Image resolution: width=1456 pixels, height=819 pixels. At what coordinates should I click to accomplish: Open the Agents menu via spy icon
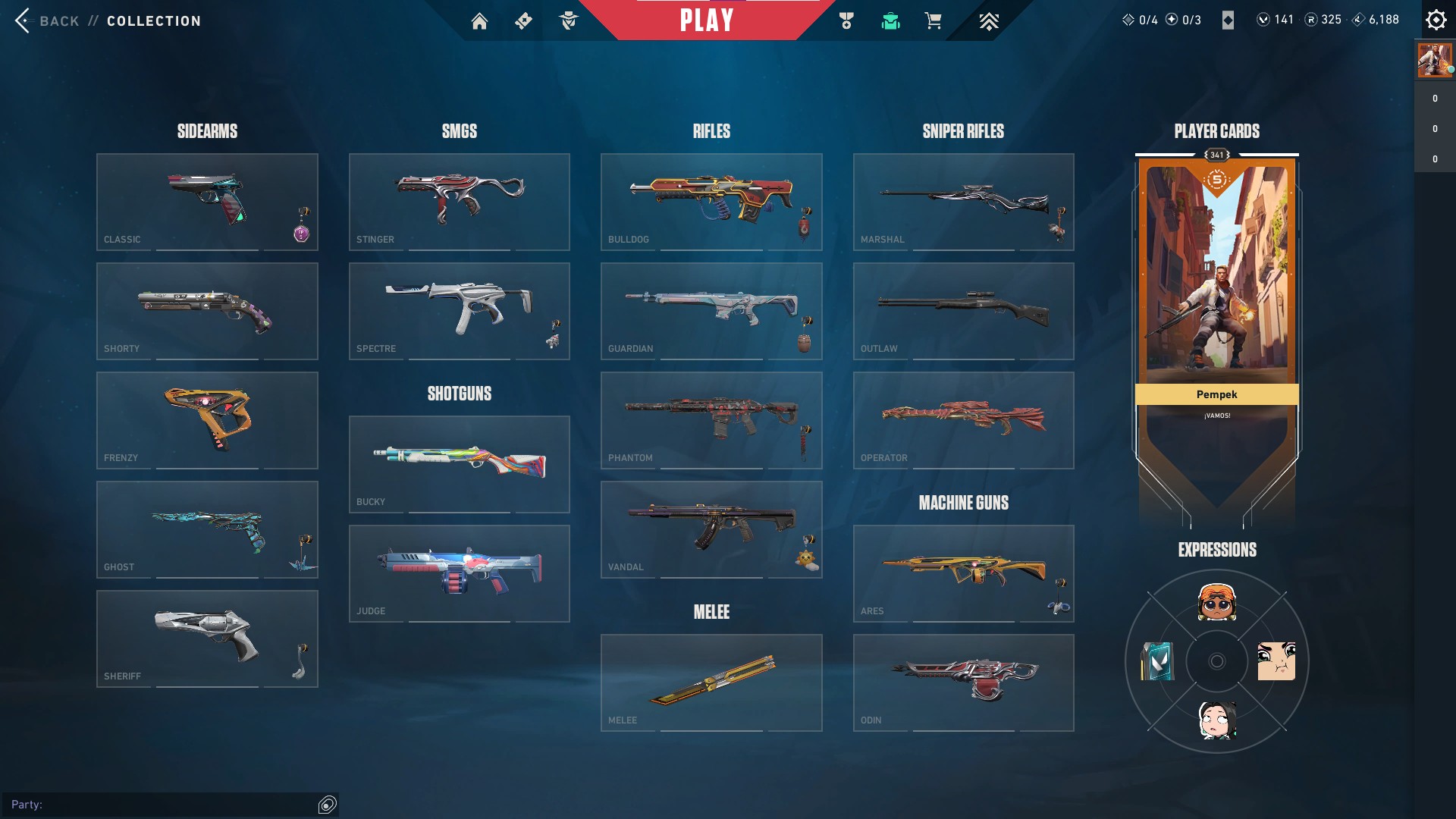coord(569,20)
